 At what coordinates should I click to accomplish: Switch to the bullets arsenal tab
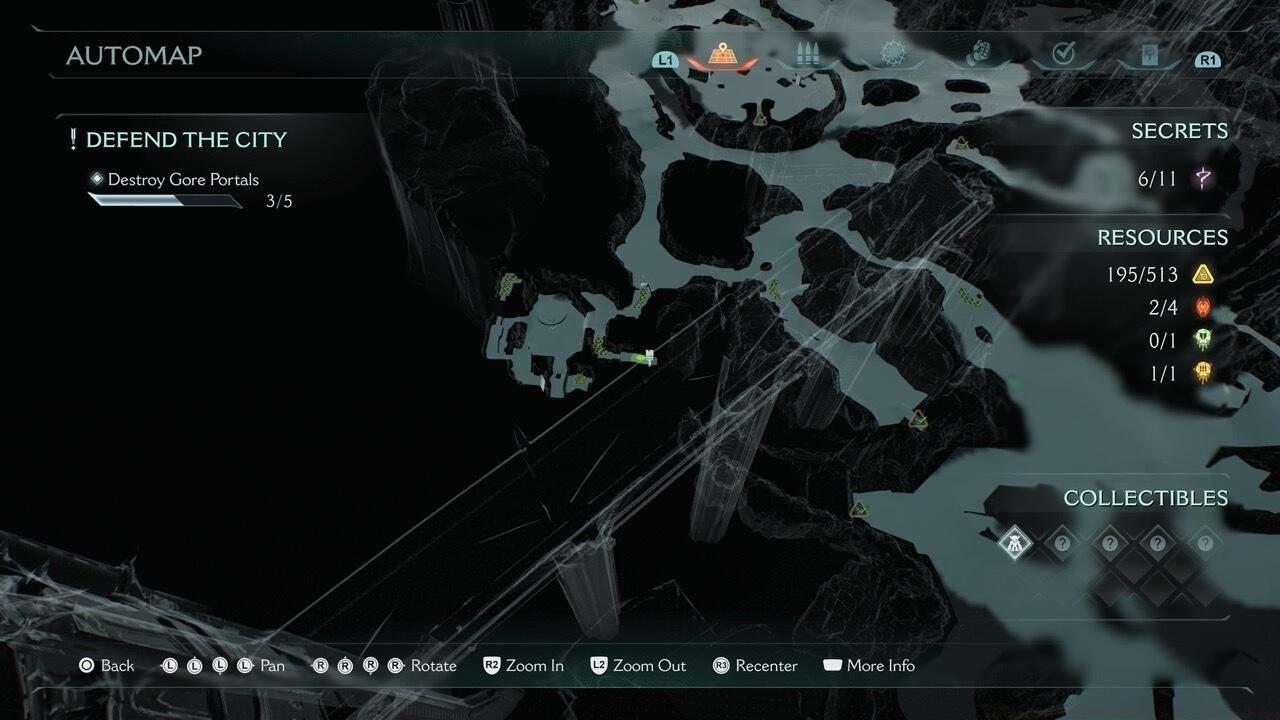[x=807, y=54]
